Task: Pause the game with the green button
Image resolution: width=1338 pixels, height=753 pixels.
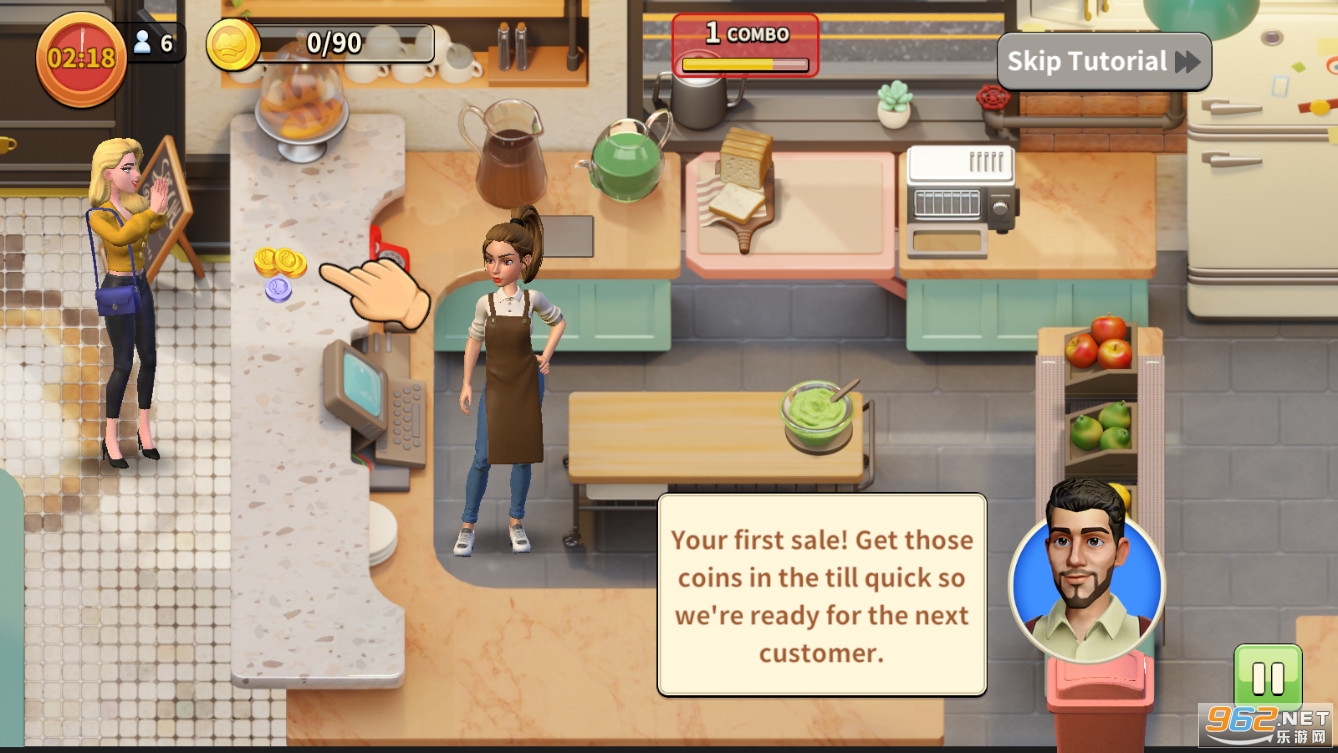Action: [1267, 679]
